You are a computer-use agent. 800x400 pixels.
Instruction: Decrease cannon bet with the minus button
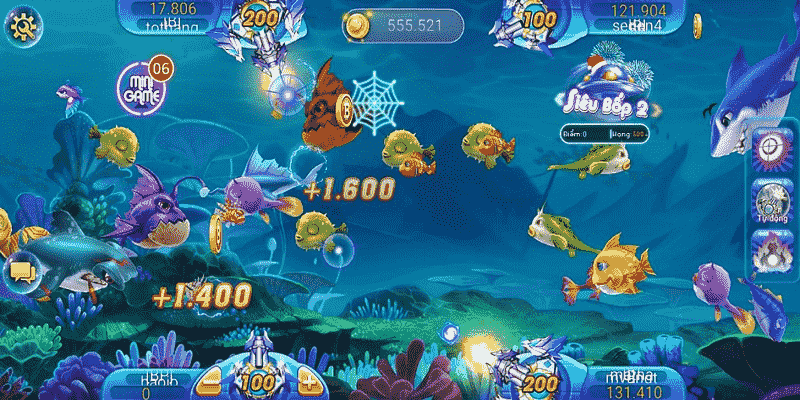click(210, 381)
